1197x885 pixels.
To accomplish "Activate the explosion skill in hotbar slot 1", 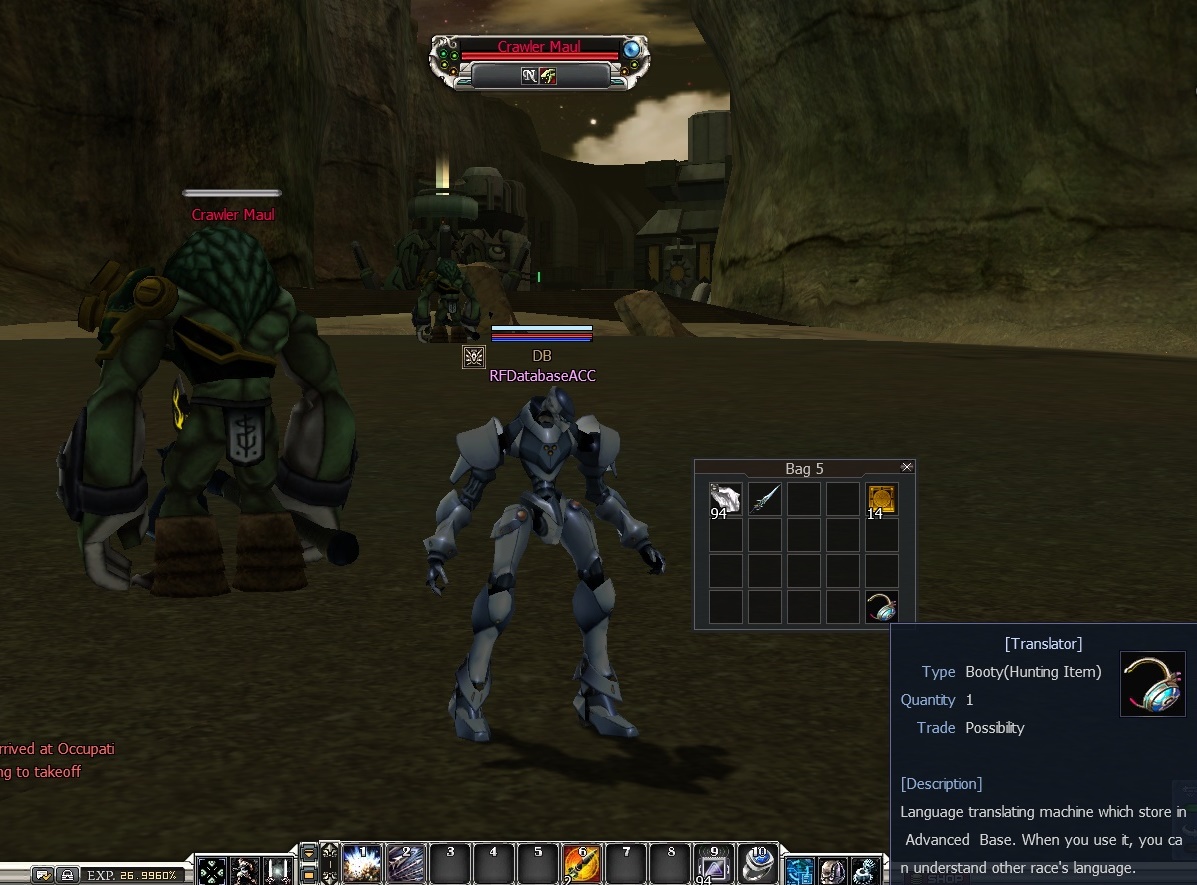I will [x=361, y=864].
